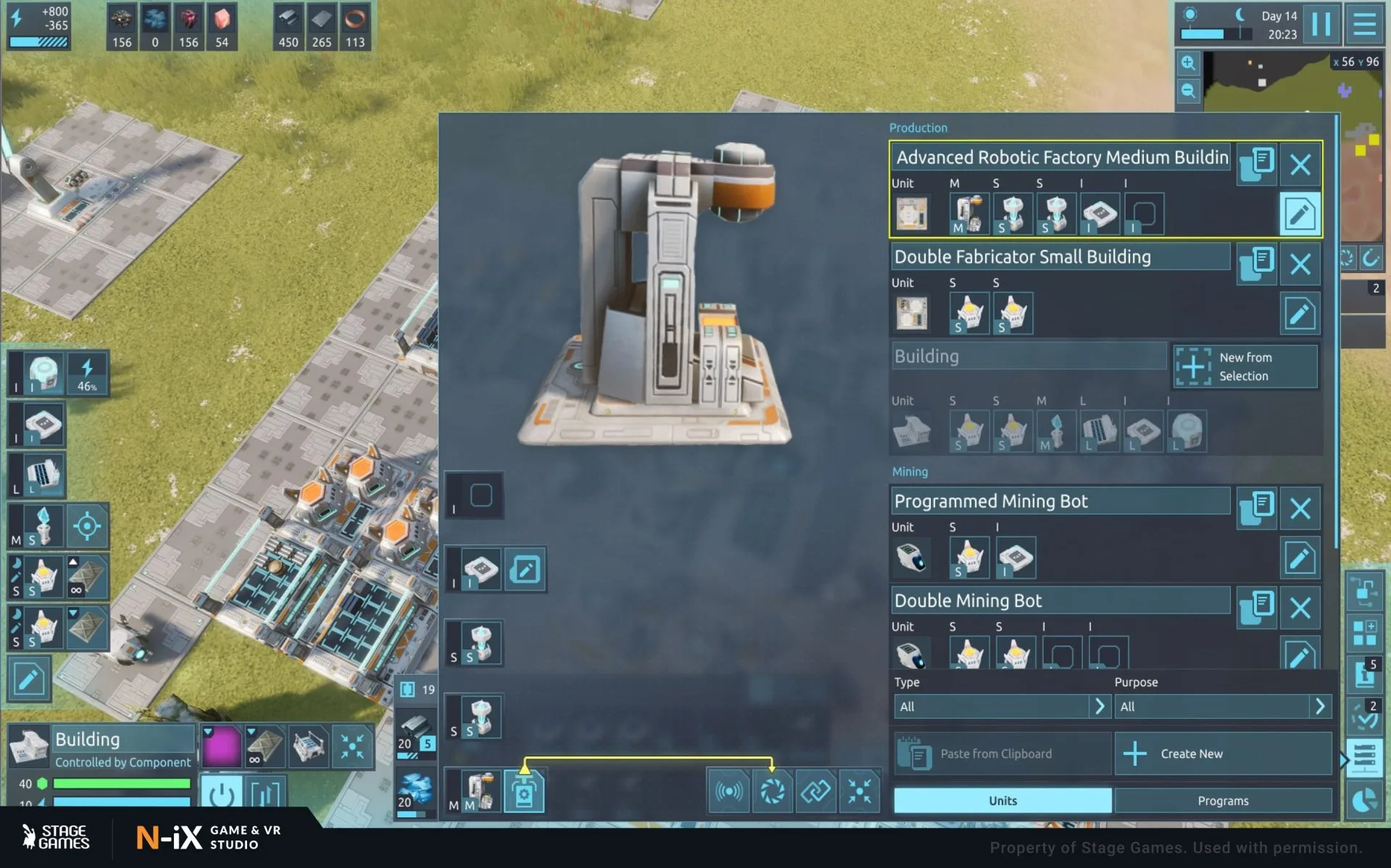Click Create New blueprint button
Viewport: 1391px width, 868px height.
[1222, 754]
